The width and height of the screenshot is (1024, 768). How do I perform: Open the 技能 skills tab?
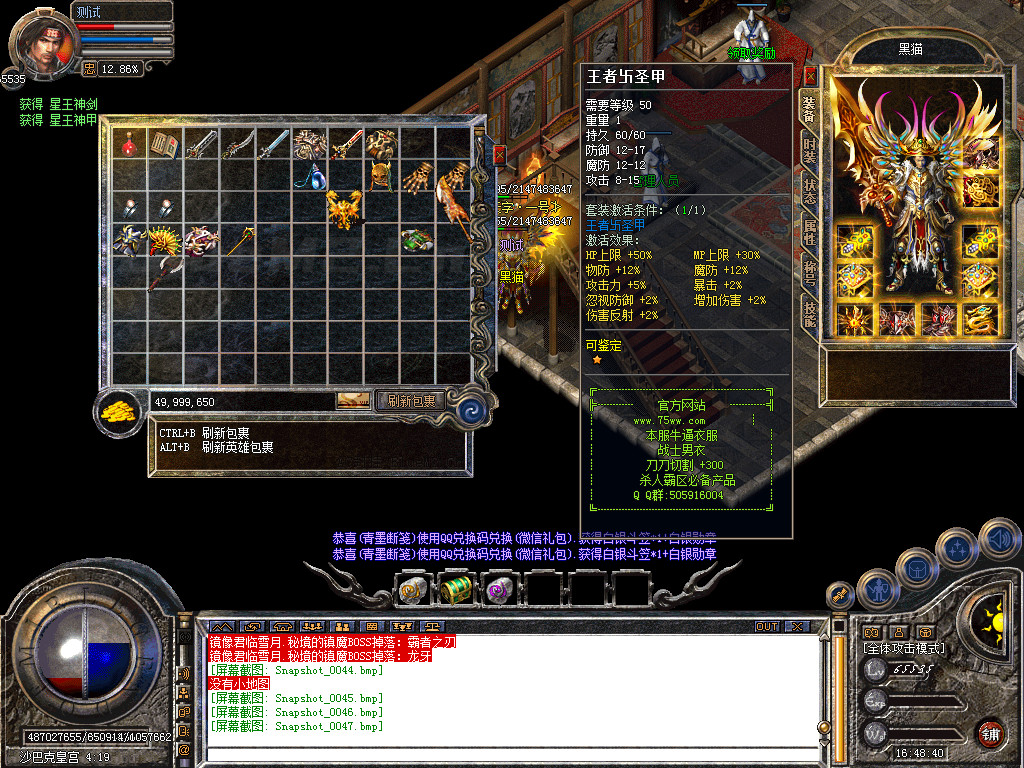(809, 315)
